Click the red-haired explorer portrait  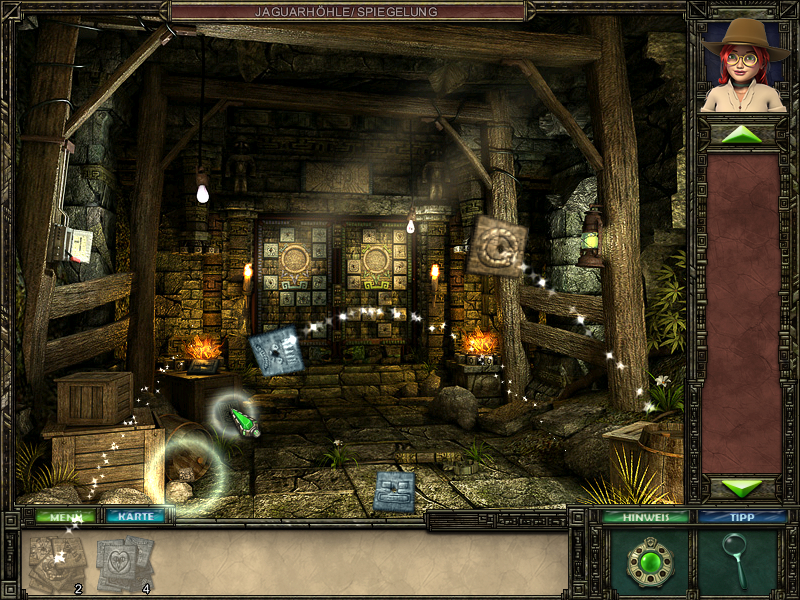click(741, 64)
